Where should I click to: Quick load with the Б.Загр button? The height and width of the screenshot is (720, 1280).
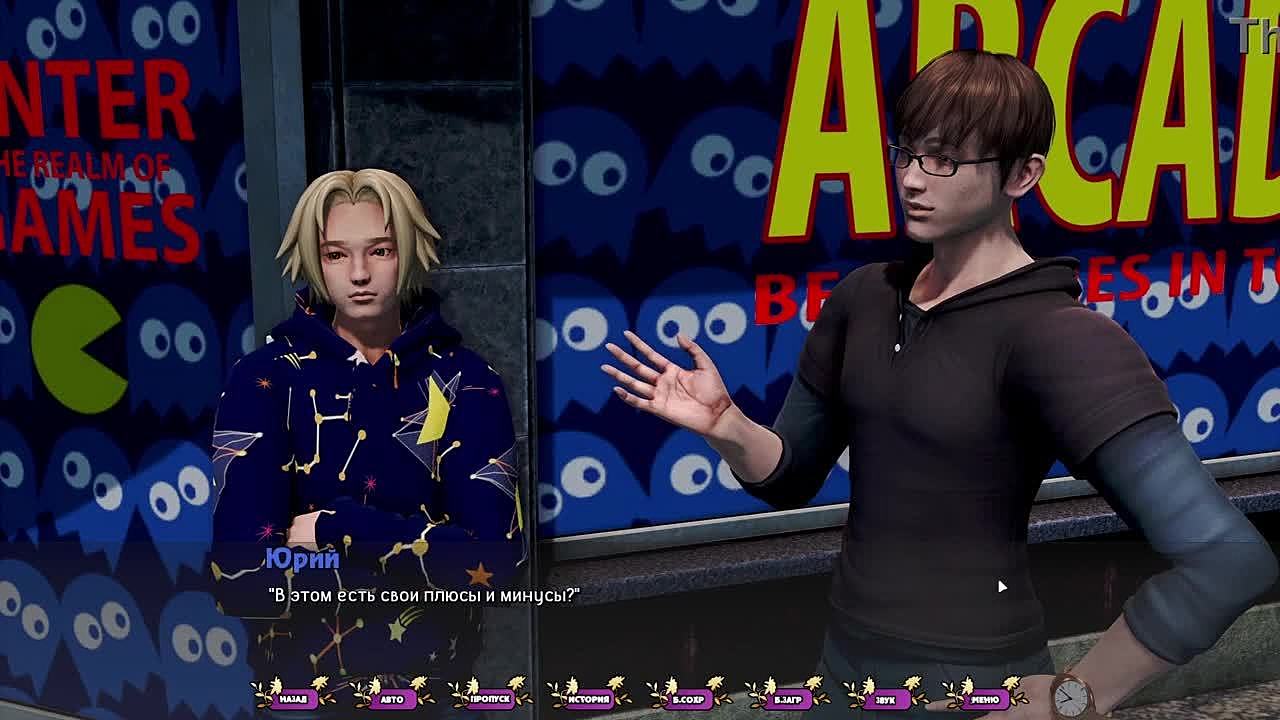click(787, 699)
